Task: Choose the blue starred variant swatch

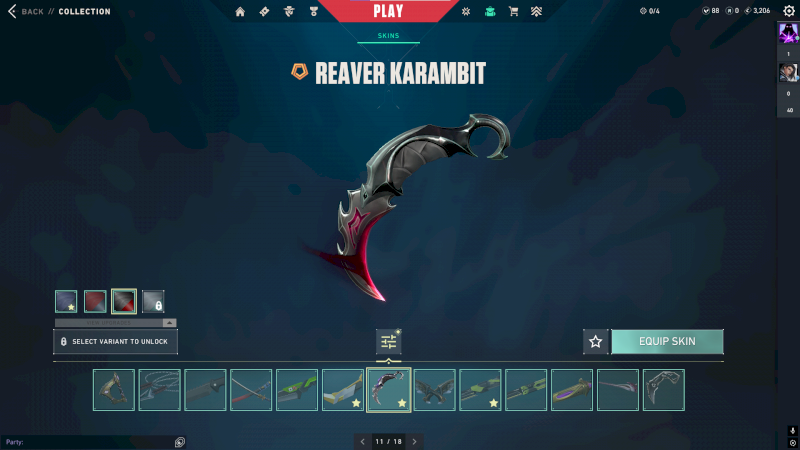Action: point(66,300)
